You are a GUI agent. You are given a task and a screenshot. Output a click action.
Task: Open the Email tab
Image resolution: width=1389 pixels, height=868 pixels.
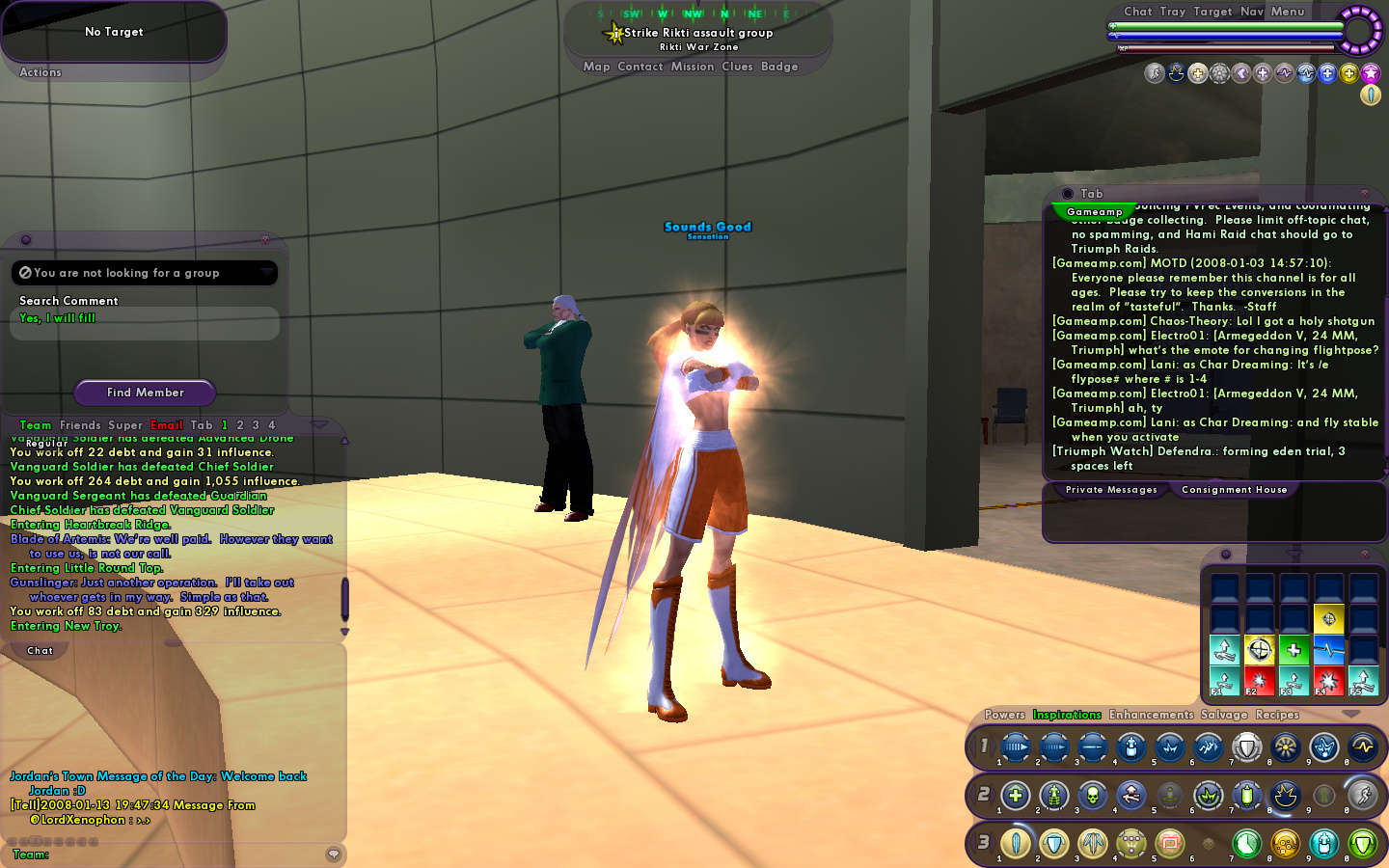coord(166,425)
